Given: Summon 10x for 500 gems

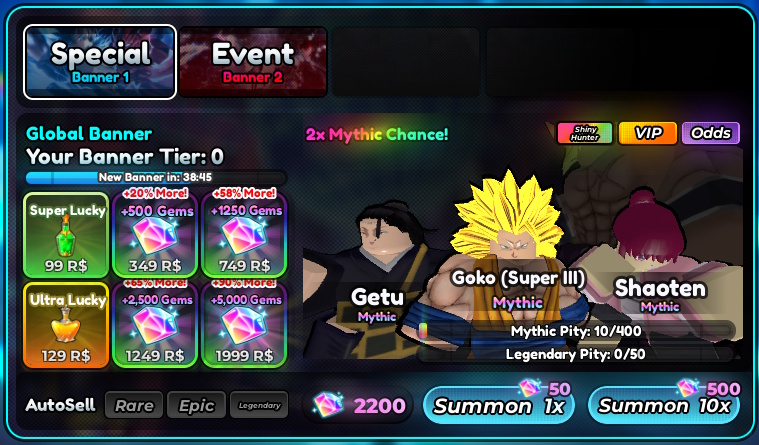Looking at the screenshot, I should pyautogui.click(x=666, y=405).
